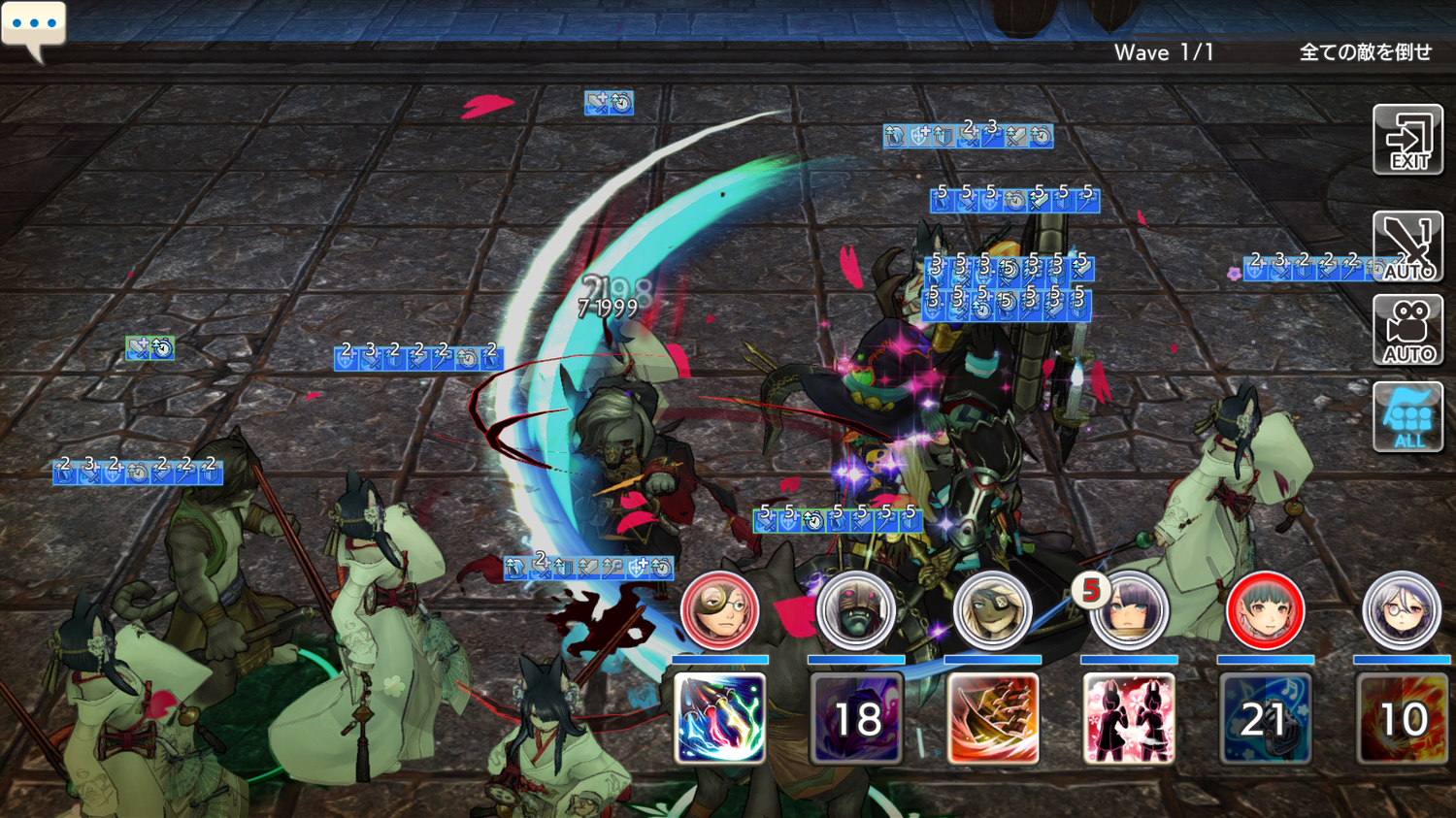Select the masked robot character portrait
Viewport: 1456px width, 818px height.
pos(855,611)
